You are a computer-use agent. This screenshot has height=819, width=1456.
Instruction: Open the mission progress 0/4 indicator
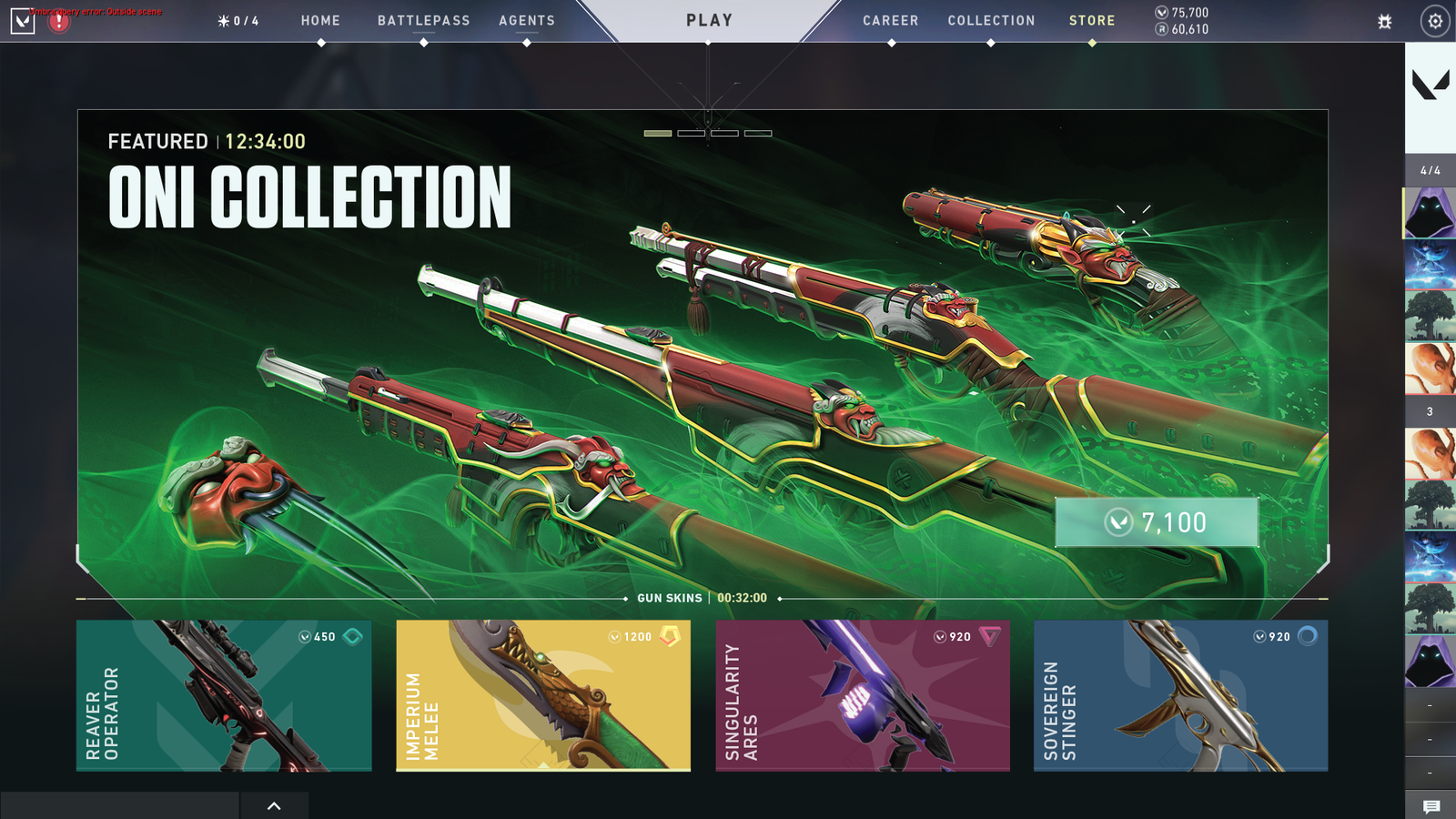(x=238, y=21)
